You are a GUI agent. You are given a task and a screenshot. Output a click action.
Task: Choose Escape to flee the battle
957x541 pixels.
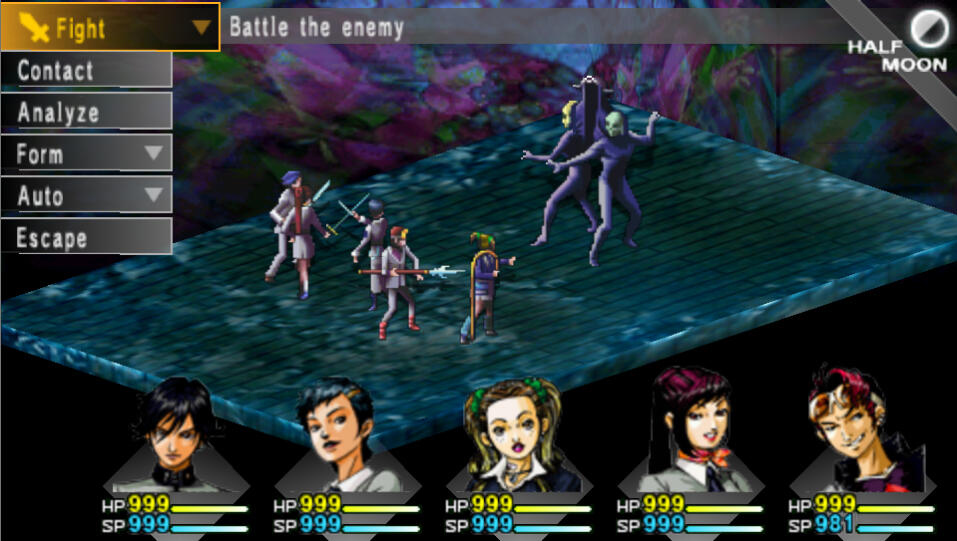pos(86,238)
